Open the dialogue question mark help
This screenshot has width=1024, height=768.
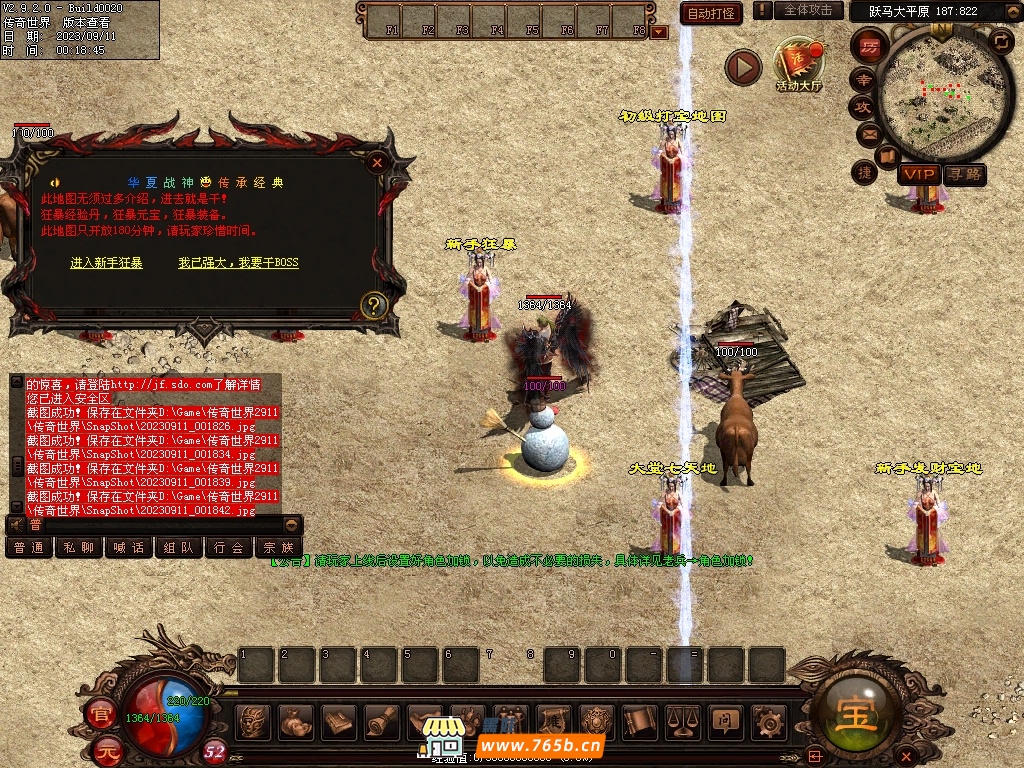pyautogui.click(x=373, y=305)
